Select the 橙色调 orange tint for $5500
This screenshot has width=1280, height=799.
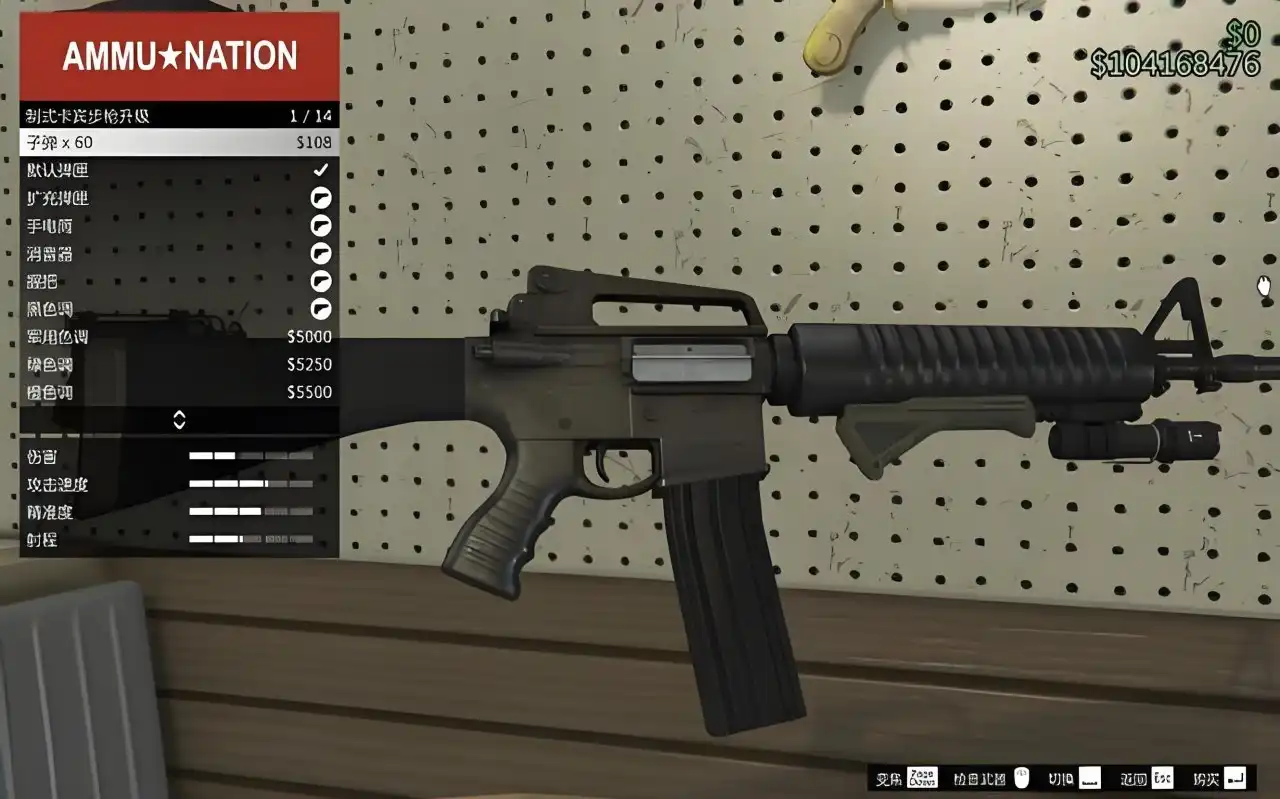pyautogui.click(x=179, y=392)
